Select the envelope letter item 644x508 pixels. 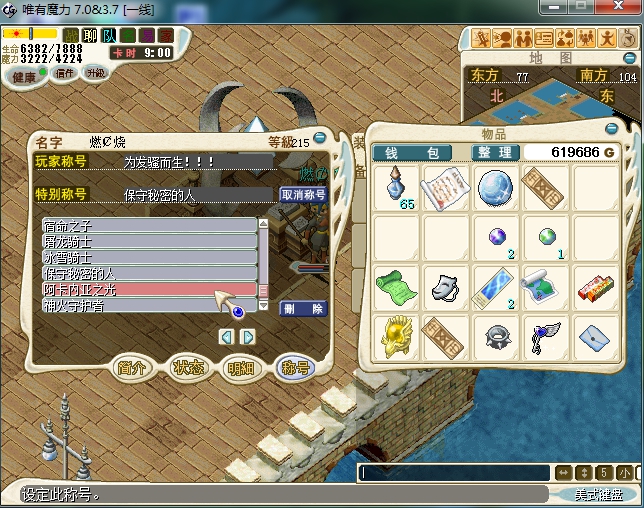594,335
